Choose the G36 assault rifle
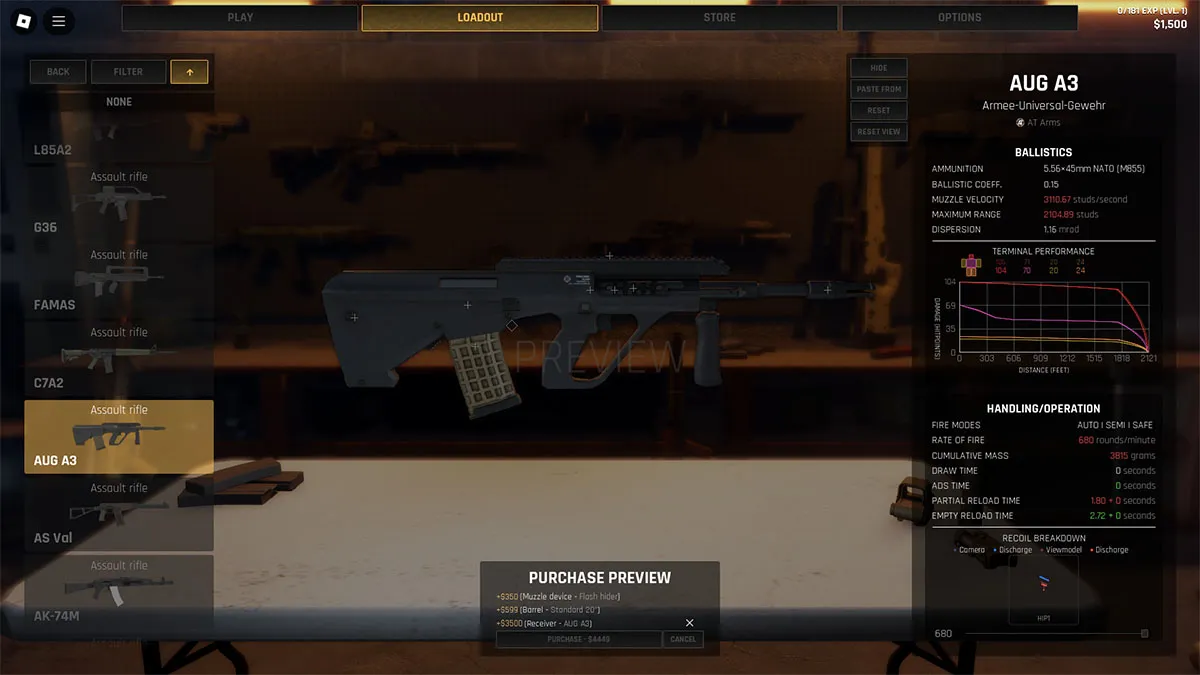 119,203
